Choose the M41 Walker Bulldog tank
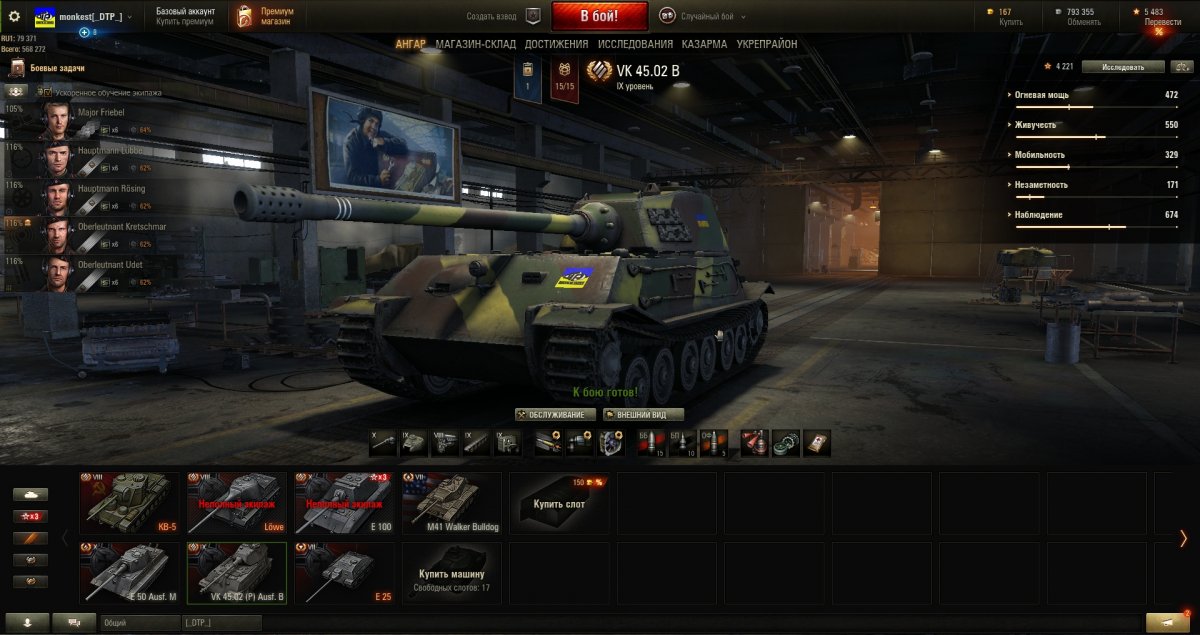1200x635 pixels. click(x=452, y=502)
